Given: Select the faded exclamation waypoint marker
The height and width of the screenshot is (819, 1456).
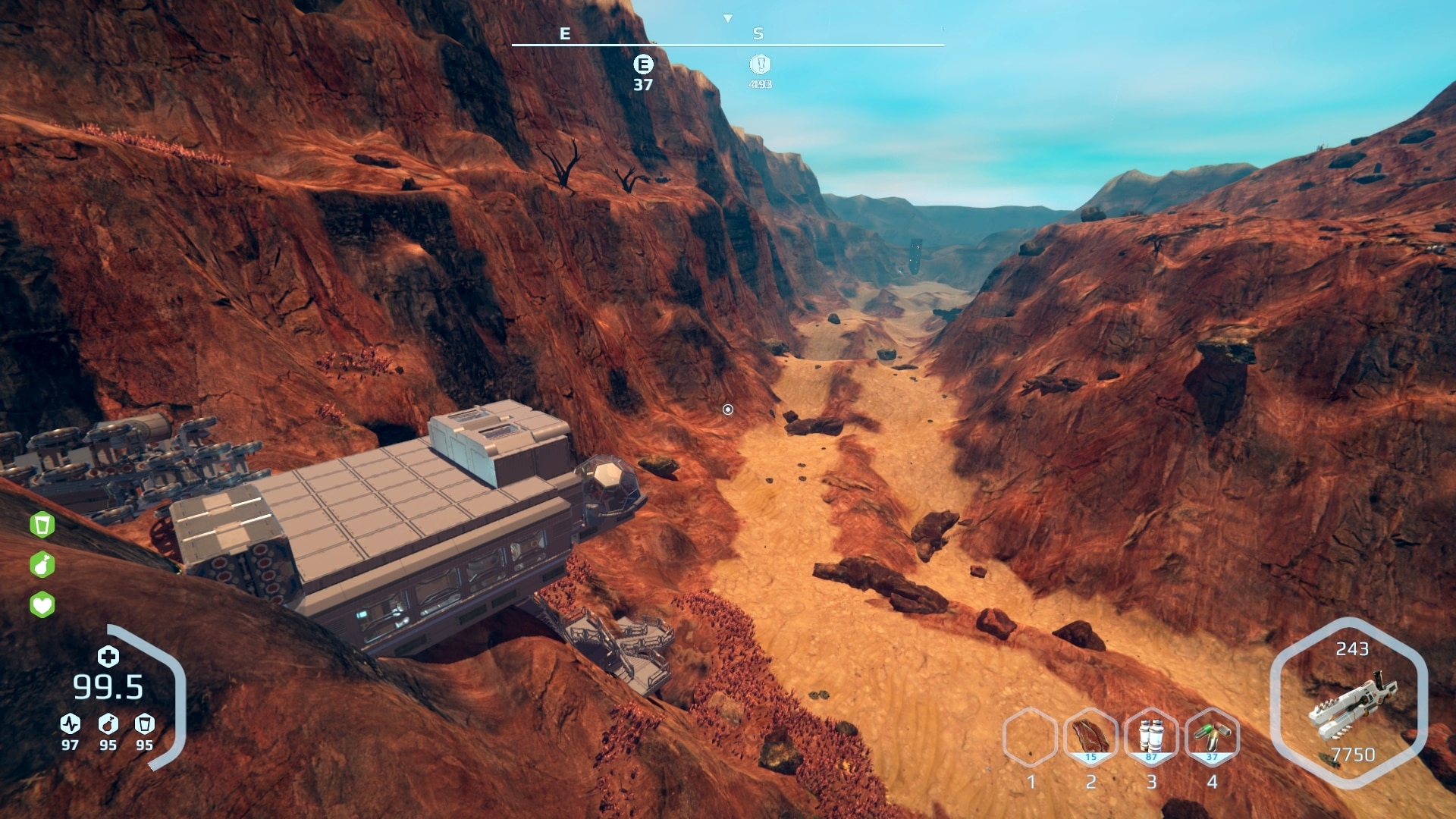Looking at the screenshot, I should [x=760, y=64].
